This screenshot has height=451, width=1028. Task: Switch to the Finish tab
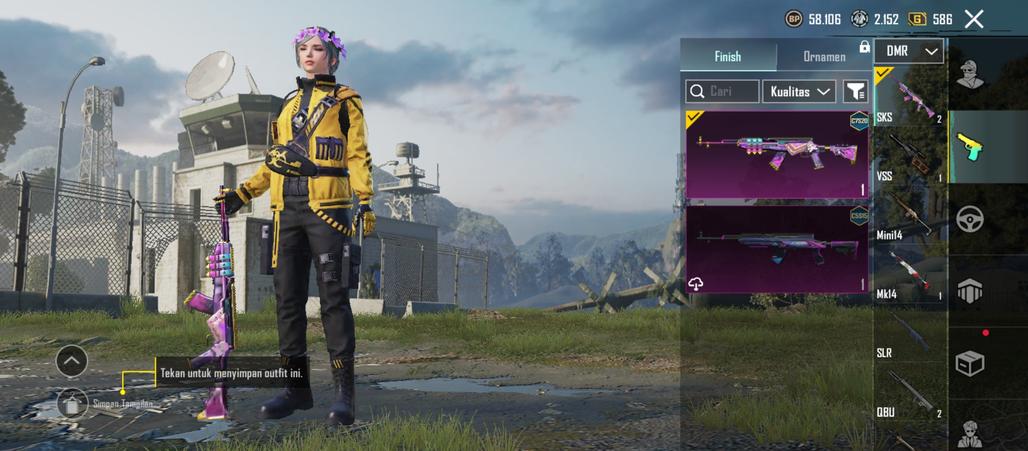727,57
